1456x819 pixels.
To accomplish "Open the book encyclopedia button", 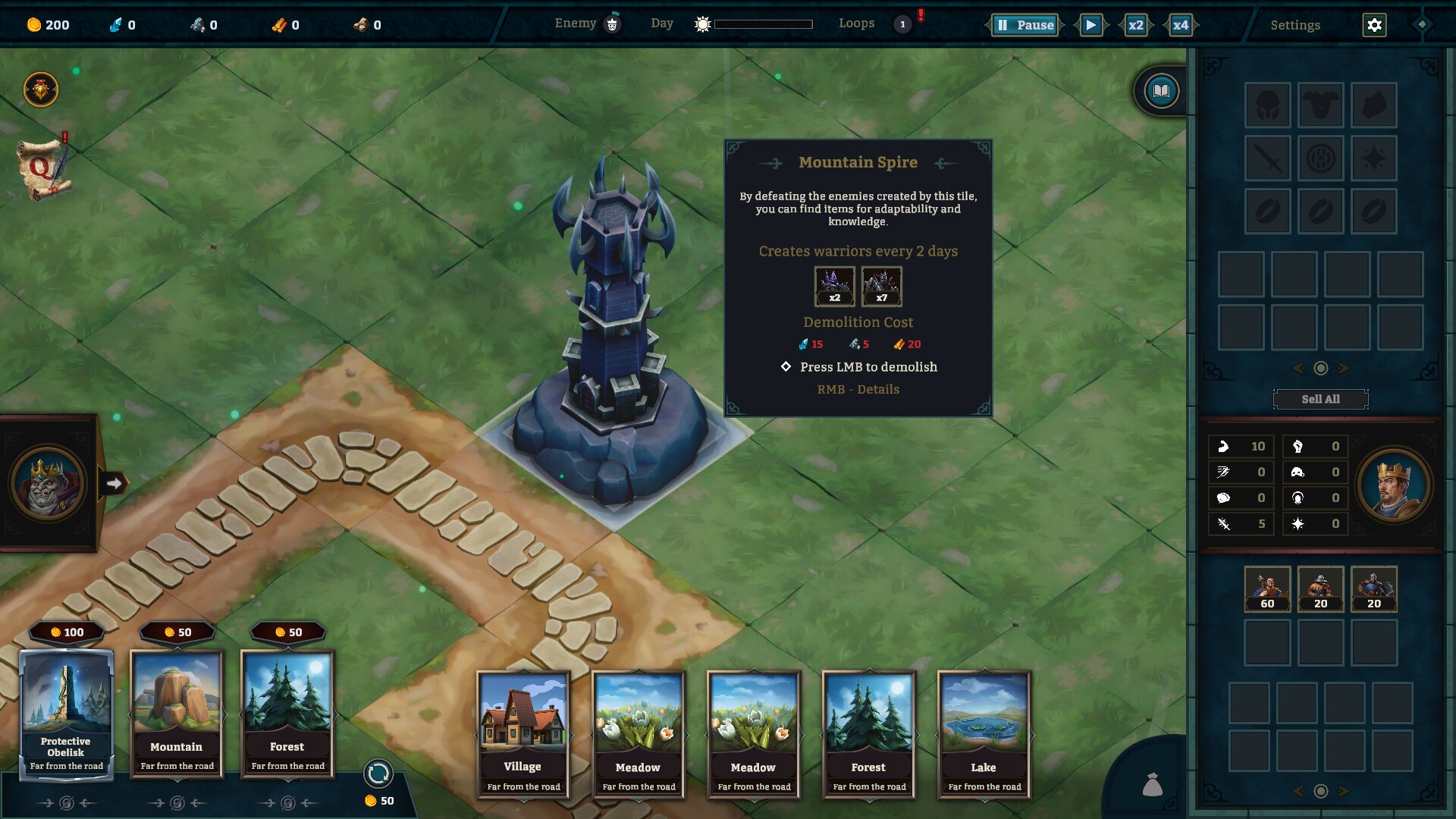I will point(1161,92).
